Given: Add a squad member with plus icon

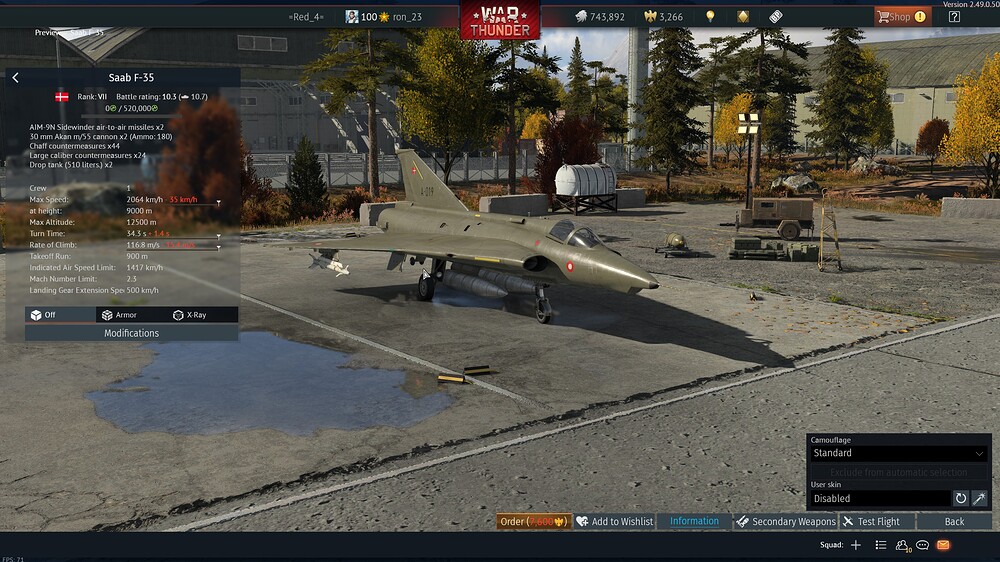Looking at the screenshot, I should [x=855, y=545].
